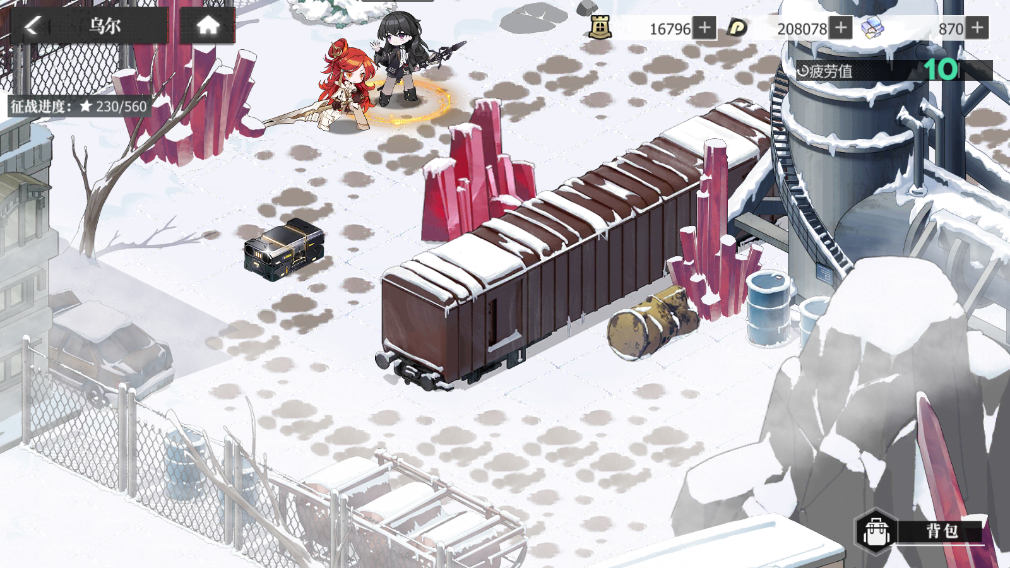Add more of the 16796 yellow currency
Image resolution: width=1010 pixels, height=568 pixels.
[x=705, y=28]
